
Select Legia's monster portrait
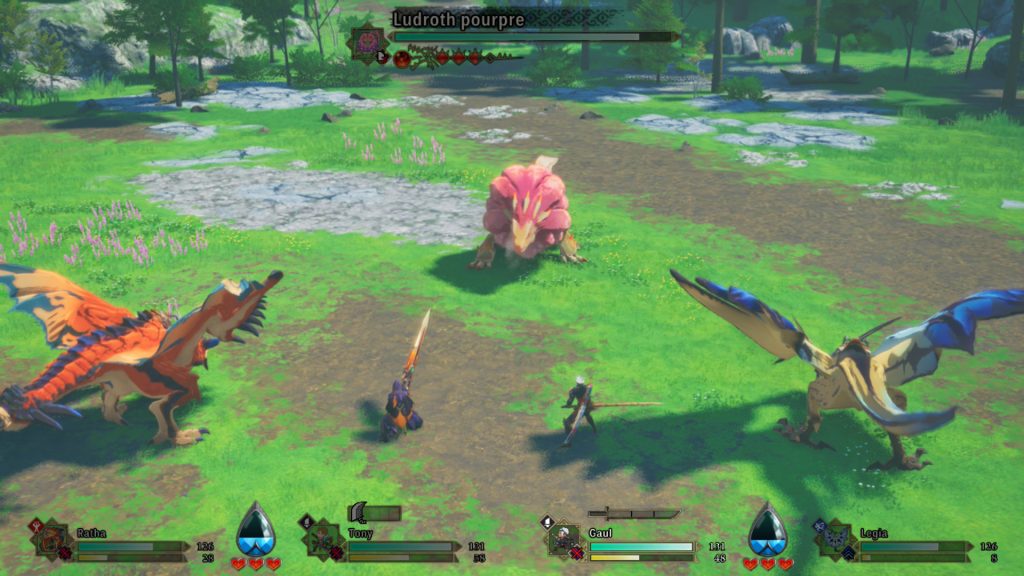837,540
